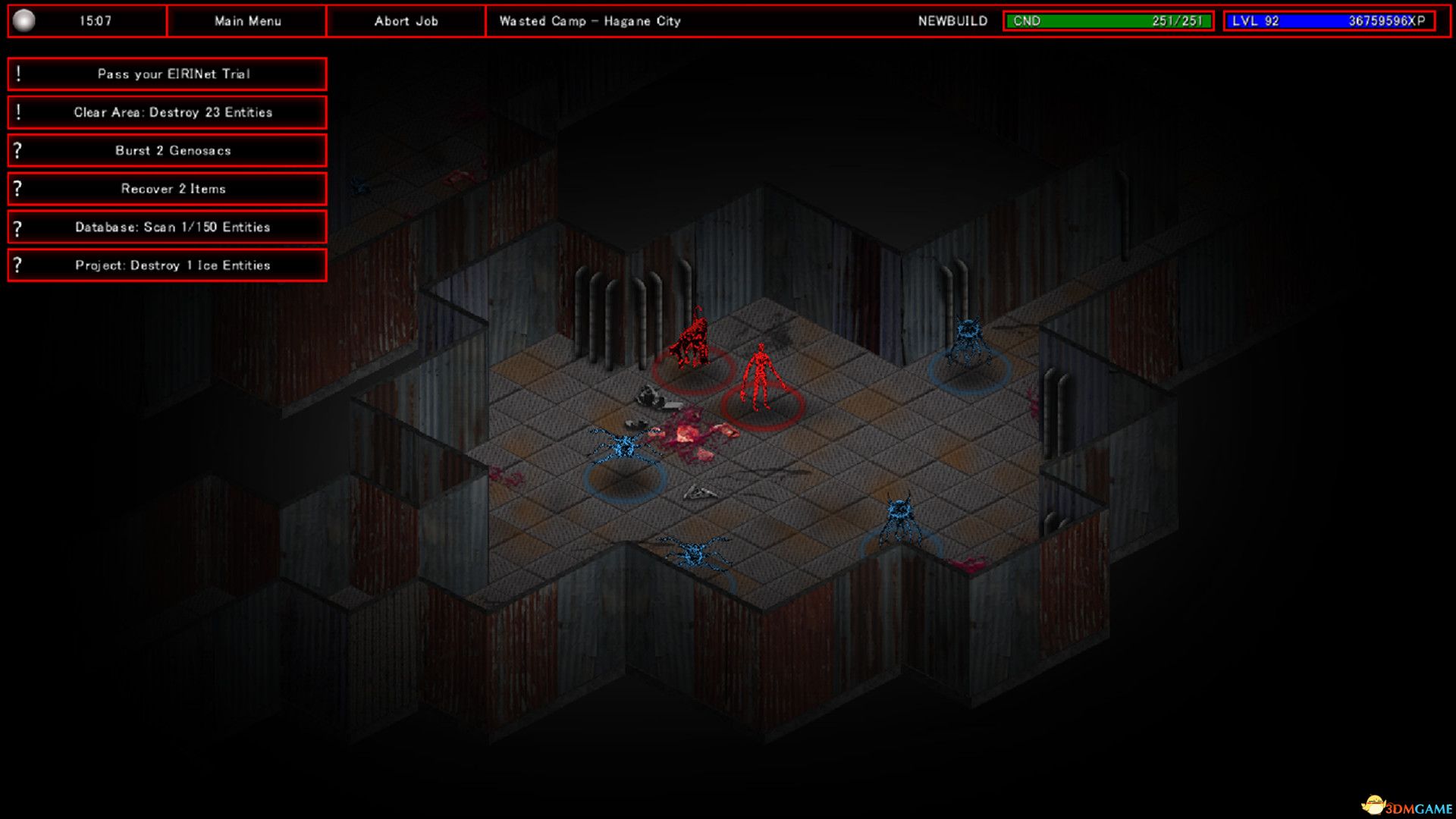1456x819 pixels.
Task: Open the Main Menu
Action: (x=247, y=21)
